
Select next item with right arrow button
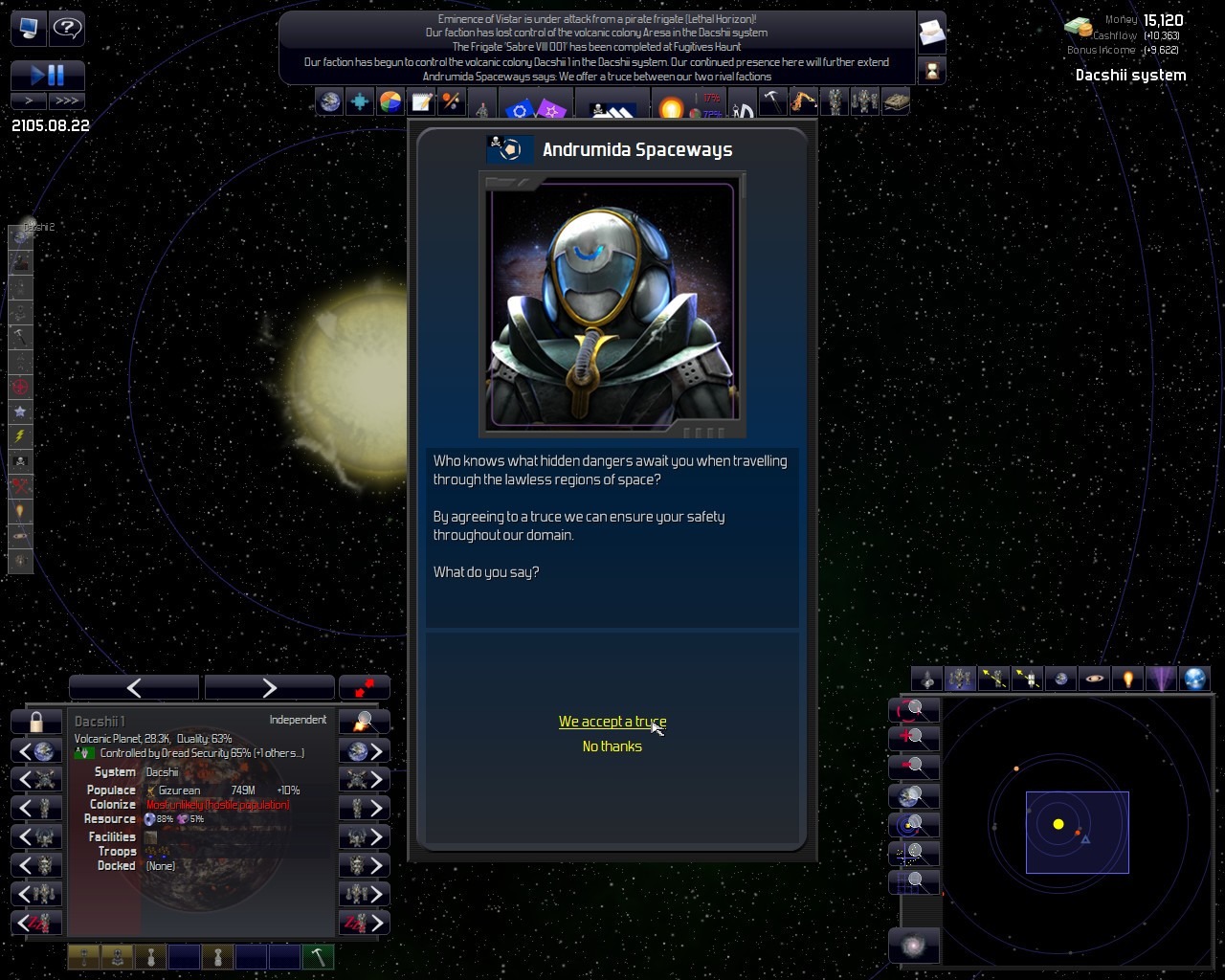[269, 687]
